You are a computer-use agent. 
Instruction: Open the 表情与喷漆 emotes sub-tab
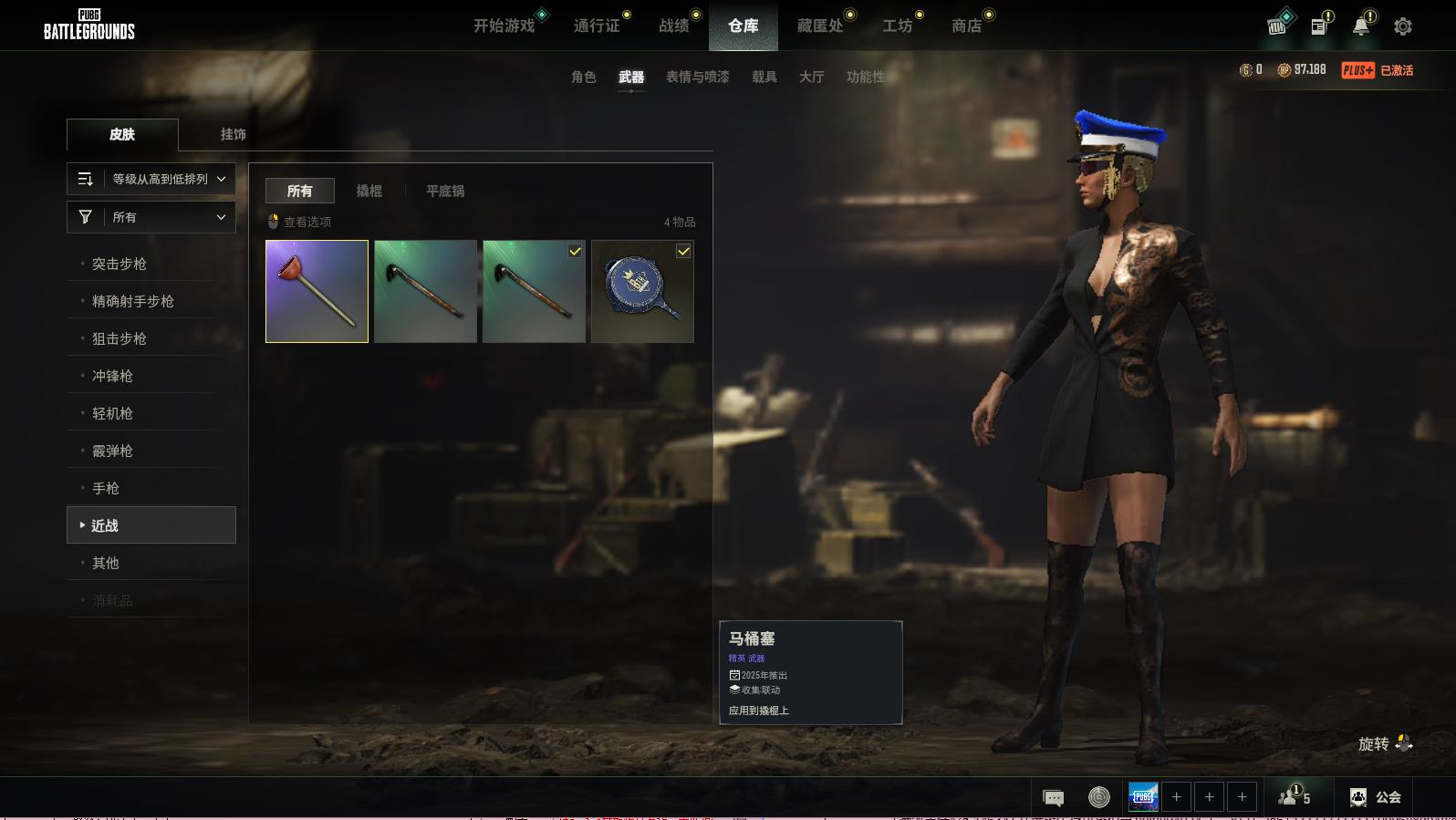tap(697, 77)
